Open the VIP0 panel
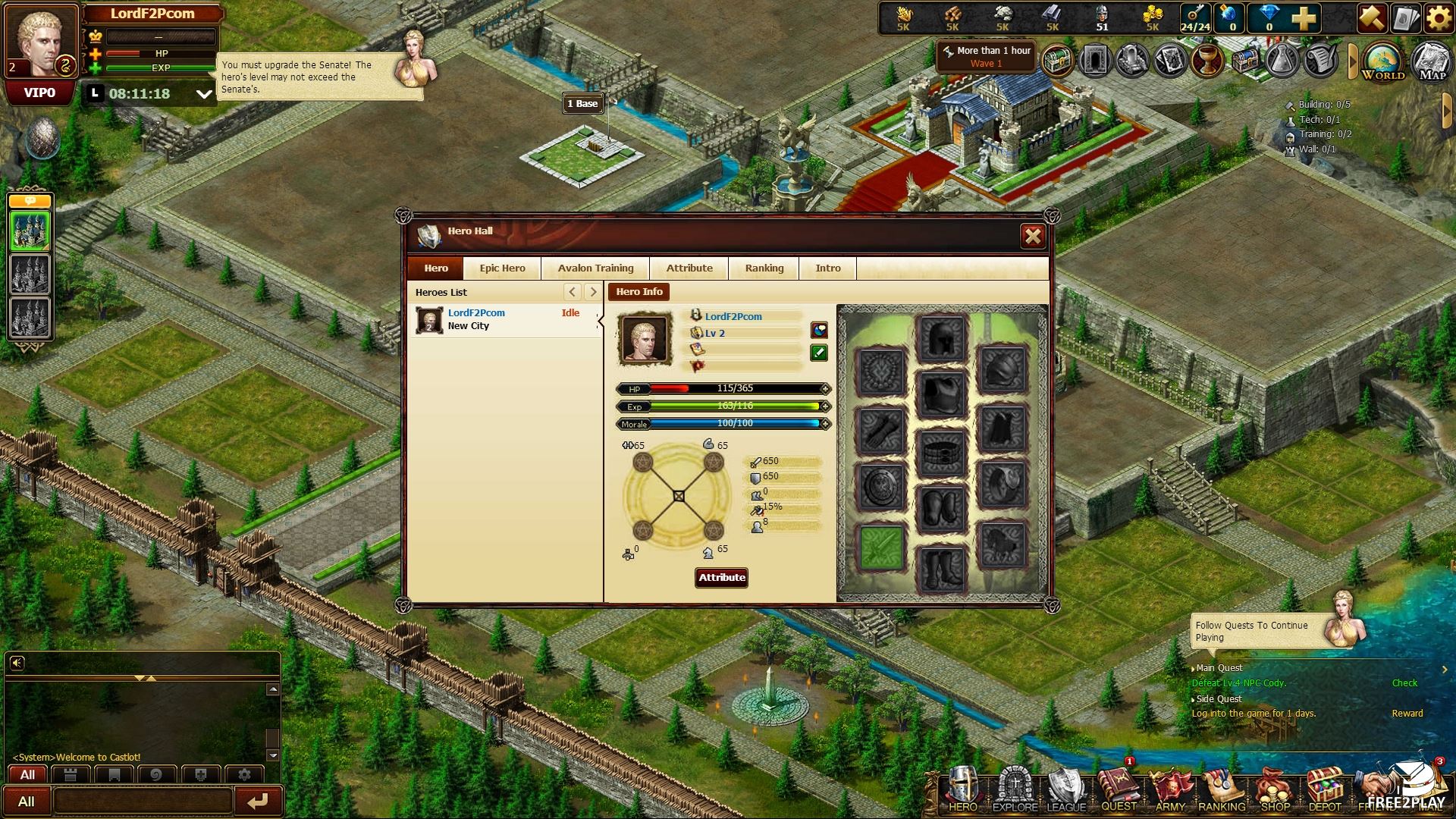 [x=39, y=93]
